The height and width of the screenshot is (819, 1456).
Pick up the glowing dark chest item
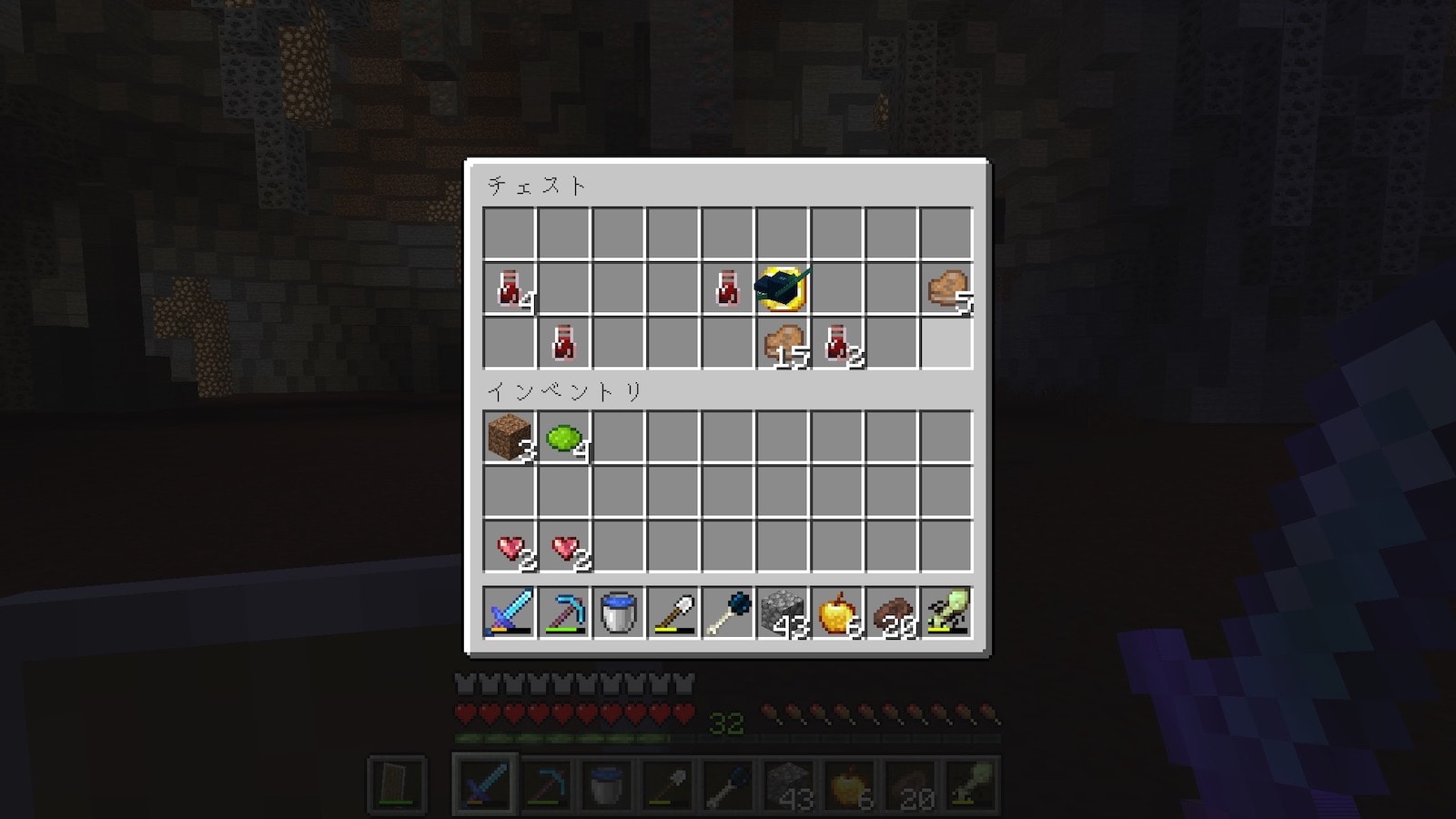click(x=783, y=288)
